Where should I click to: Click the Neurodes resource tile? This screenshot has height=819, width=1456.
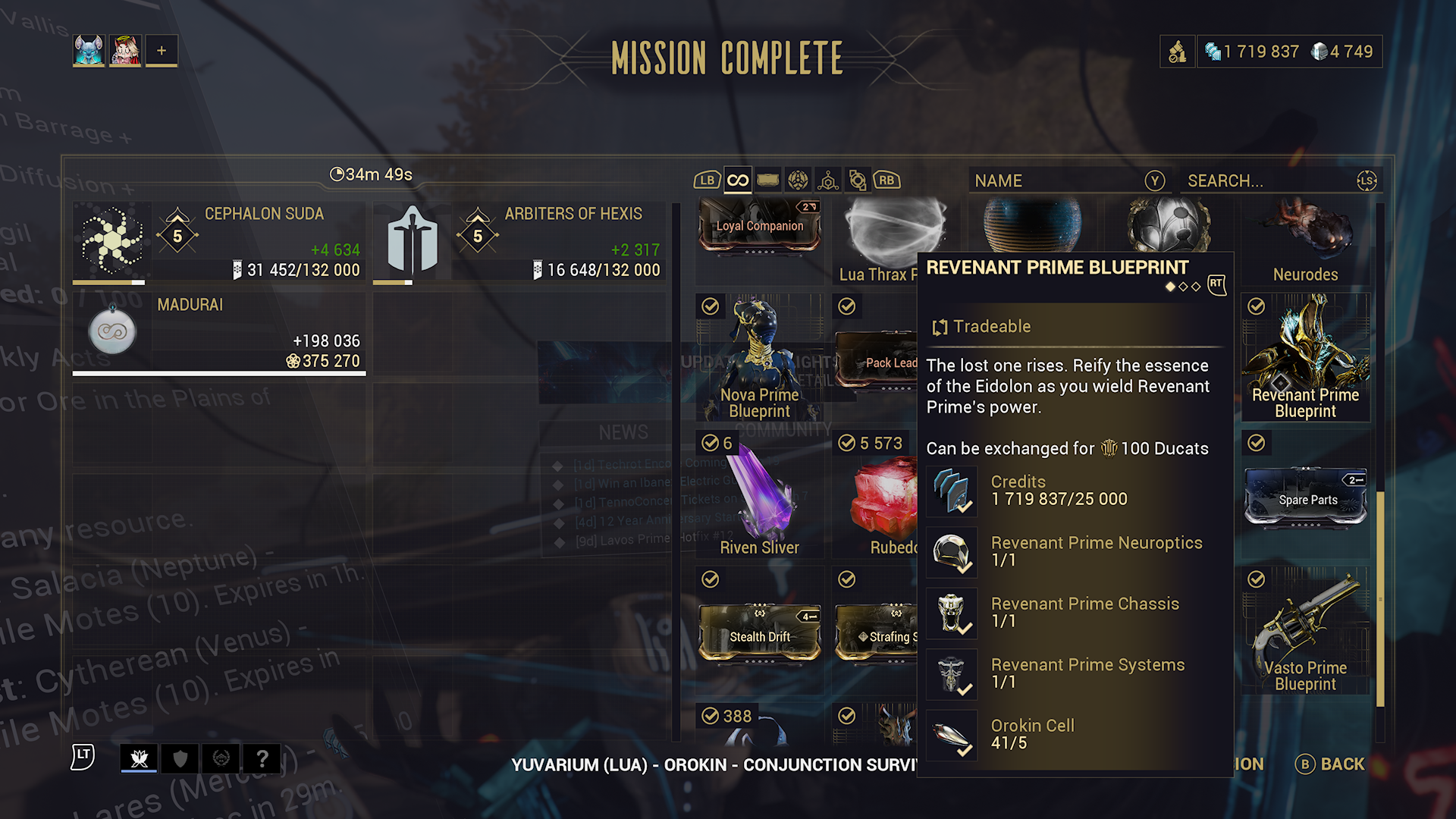pos(1305,239)
